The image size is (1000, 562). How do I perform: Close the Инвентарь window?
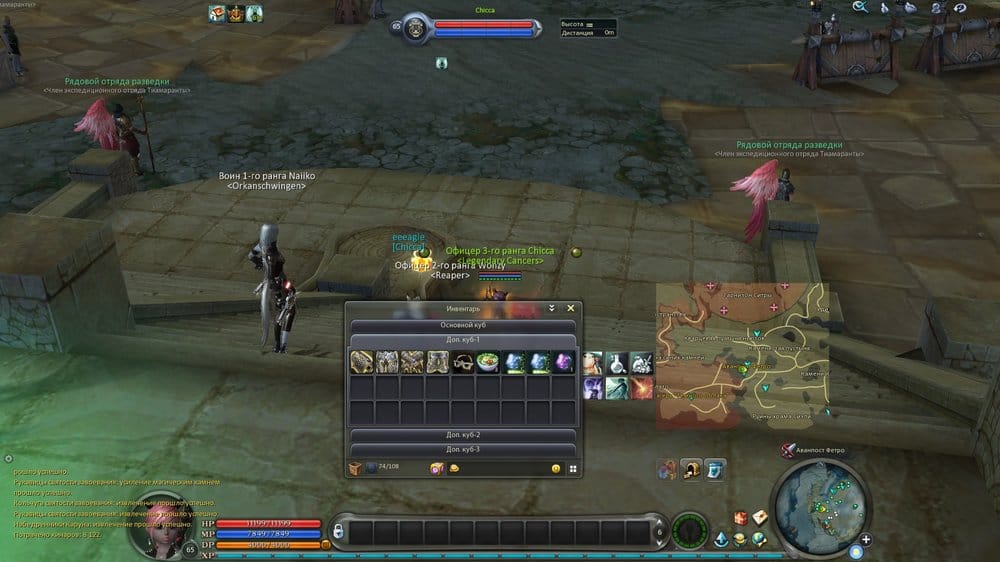click(571, 309)
